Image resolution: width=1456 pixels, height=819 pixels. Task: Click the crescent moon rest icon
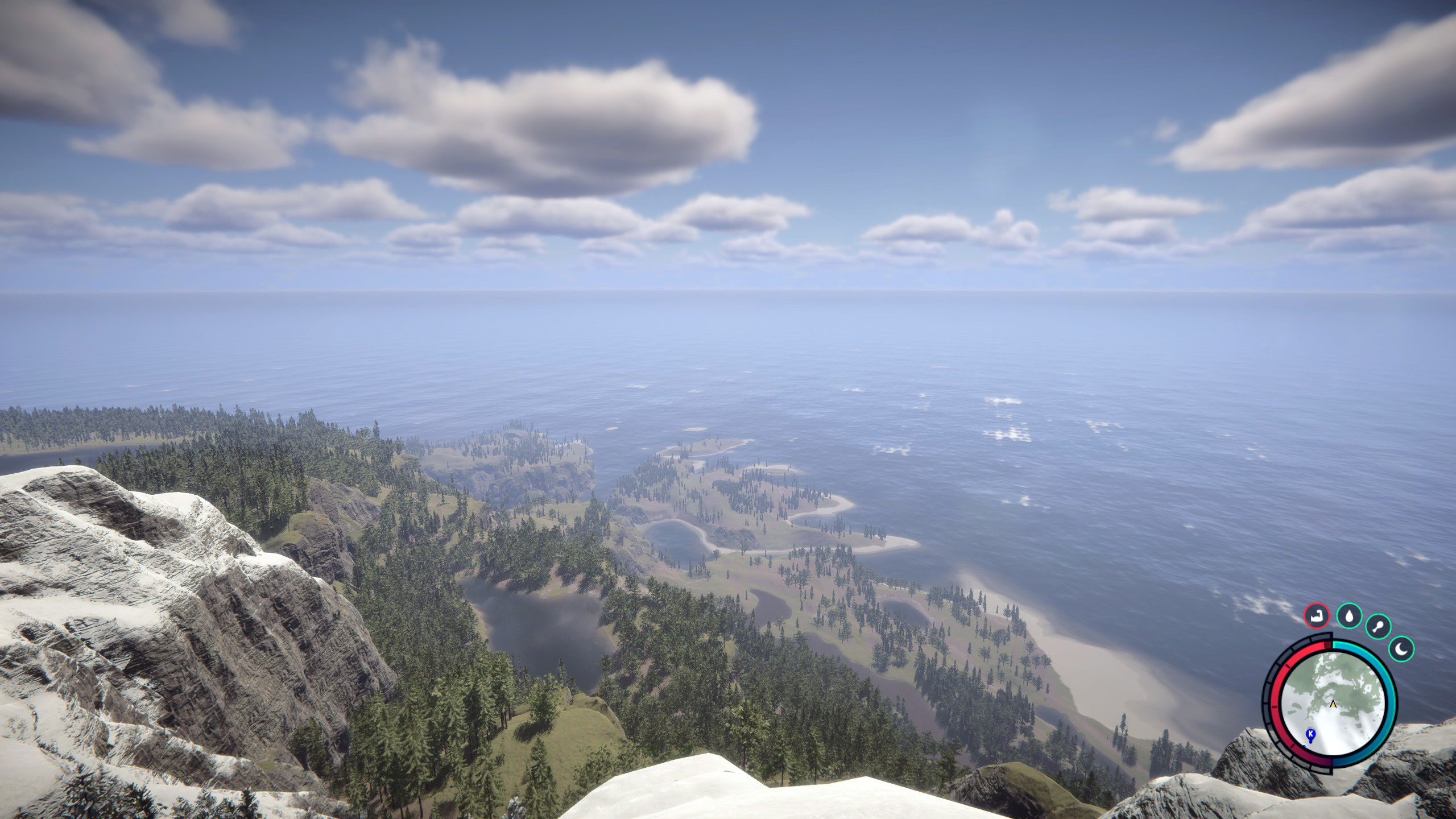pyautogui.click(x=1401, y=650)
